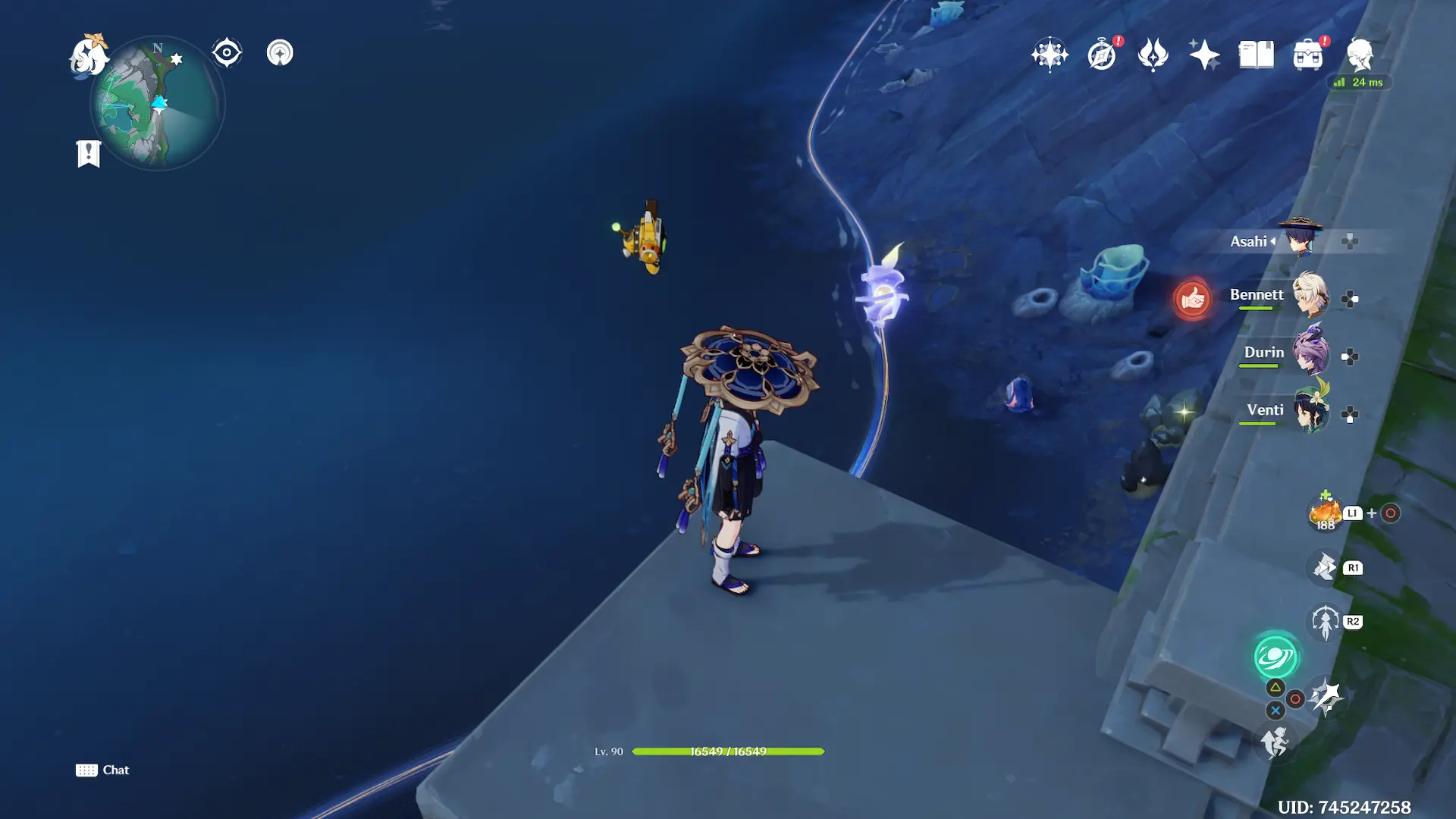Open the circular minimap
The height and width of the screenshot is (819, 1456).
pos(158,105)
